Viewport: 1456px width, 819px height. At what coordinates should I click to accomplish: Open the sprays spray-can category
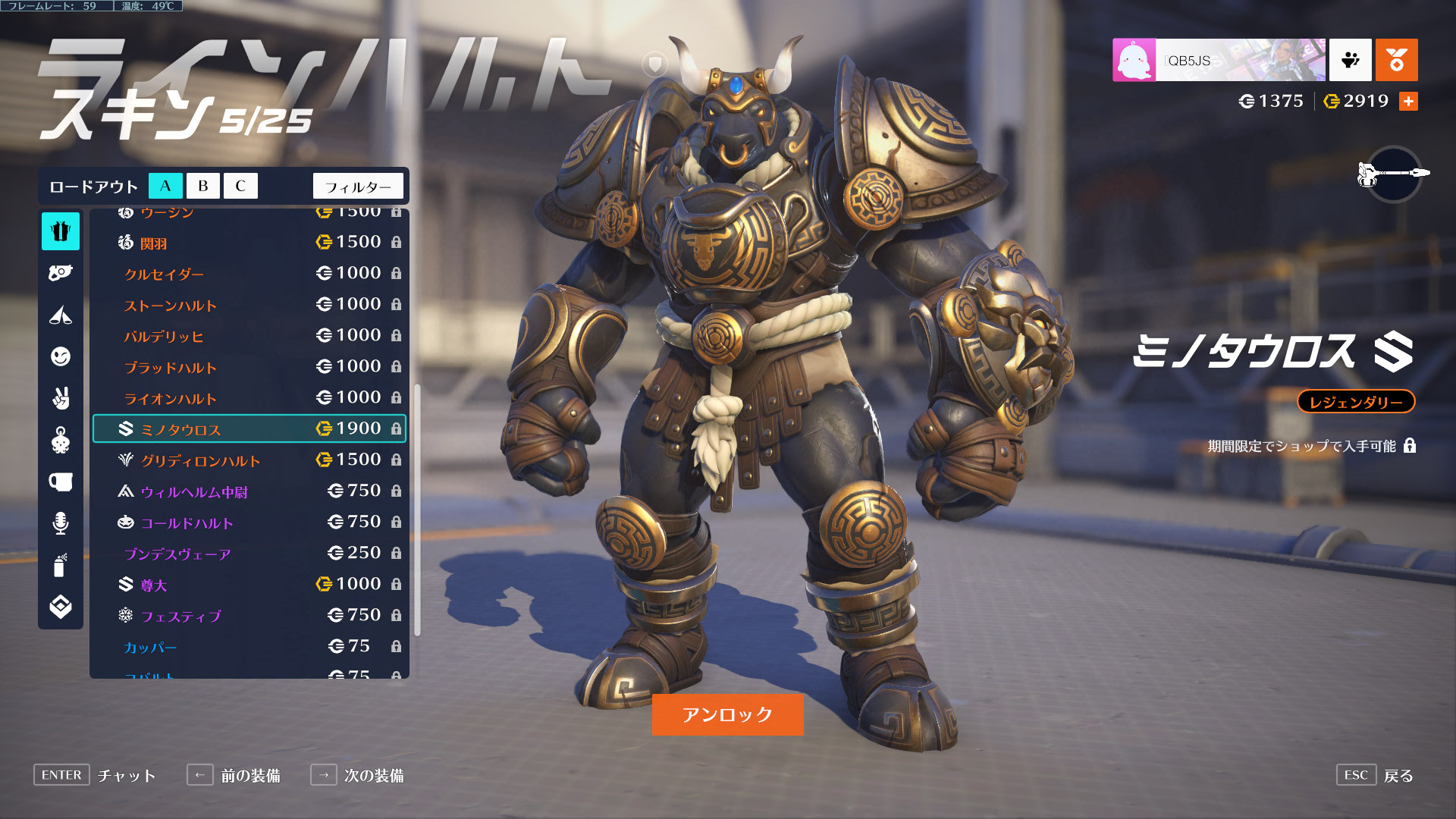click(61, 565)
